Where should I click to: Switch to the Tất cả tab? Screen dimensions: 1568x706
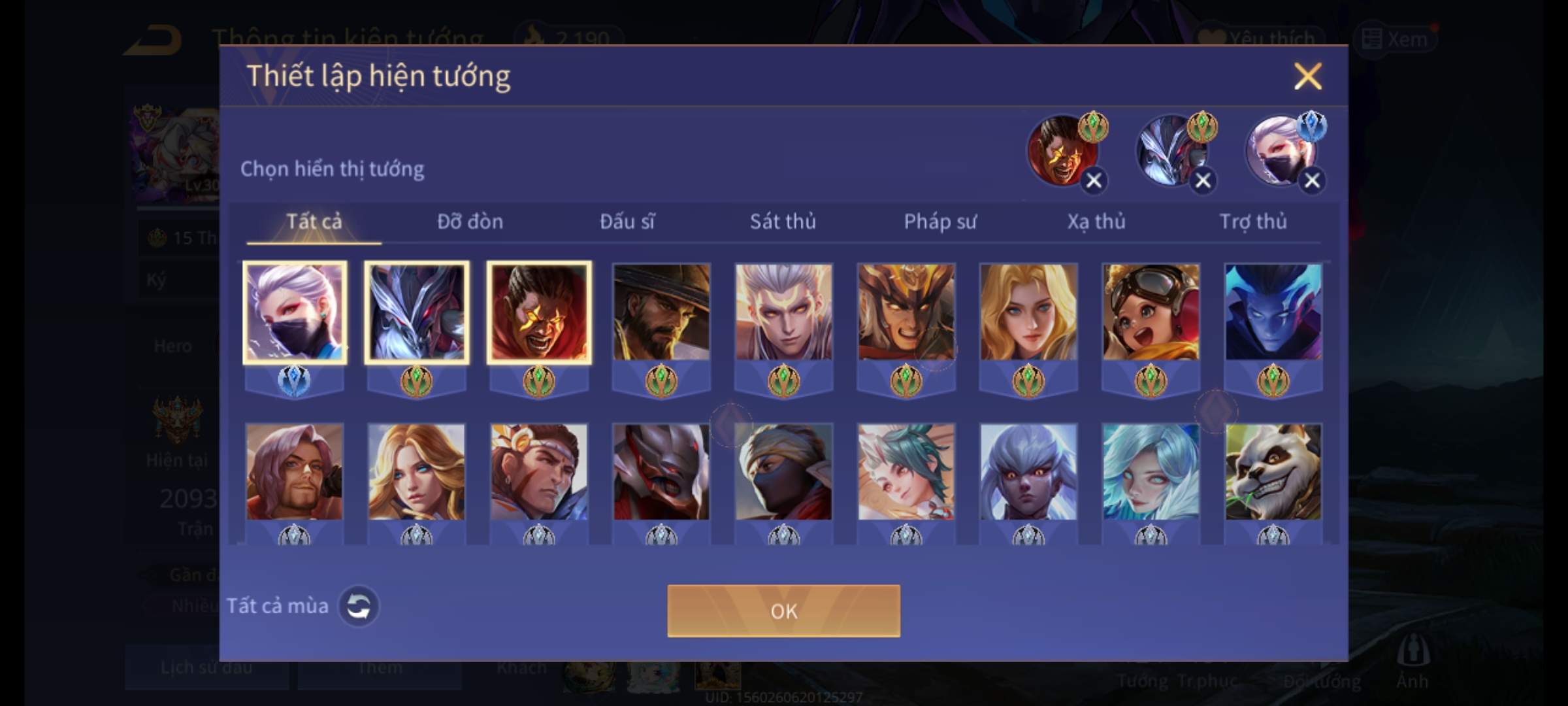314,222
